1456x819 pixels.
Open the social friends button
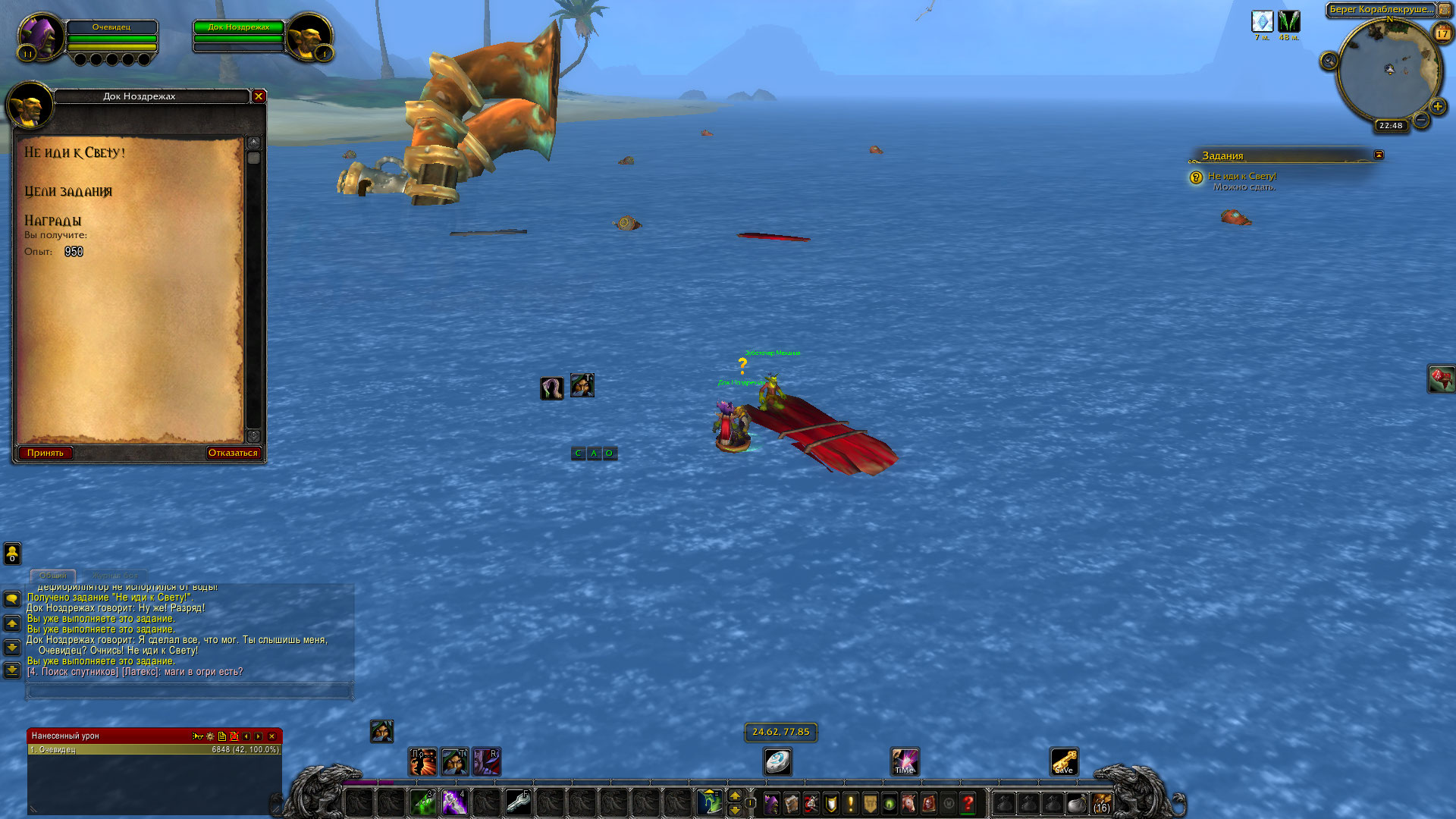click(12, 554)
